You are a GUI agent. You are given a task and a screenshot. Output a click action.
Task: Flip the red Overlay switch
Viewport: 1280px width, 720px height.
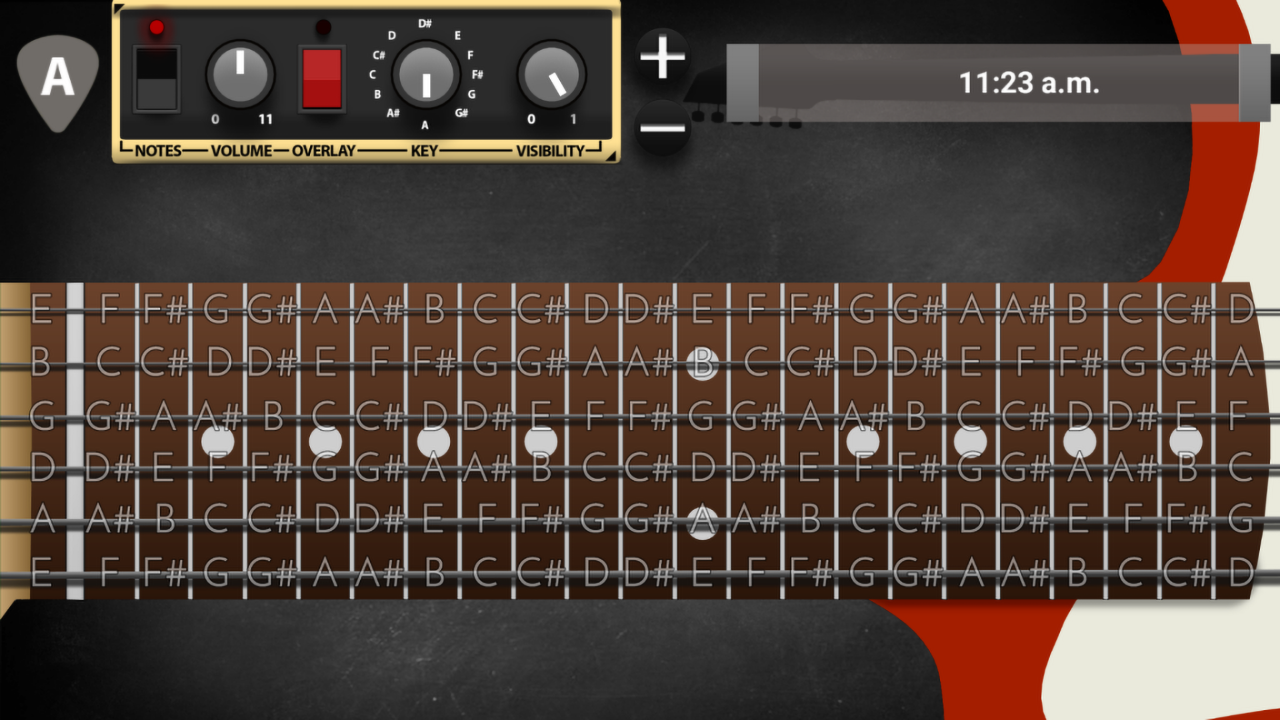pos(322,78)
